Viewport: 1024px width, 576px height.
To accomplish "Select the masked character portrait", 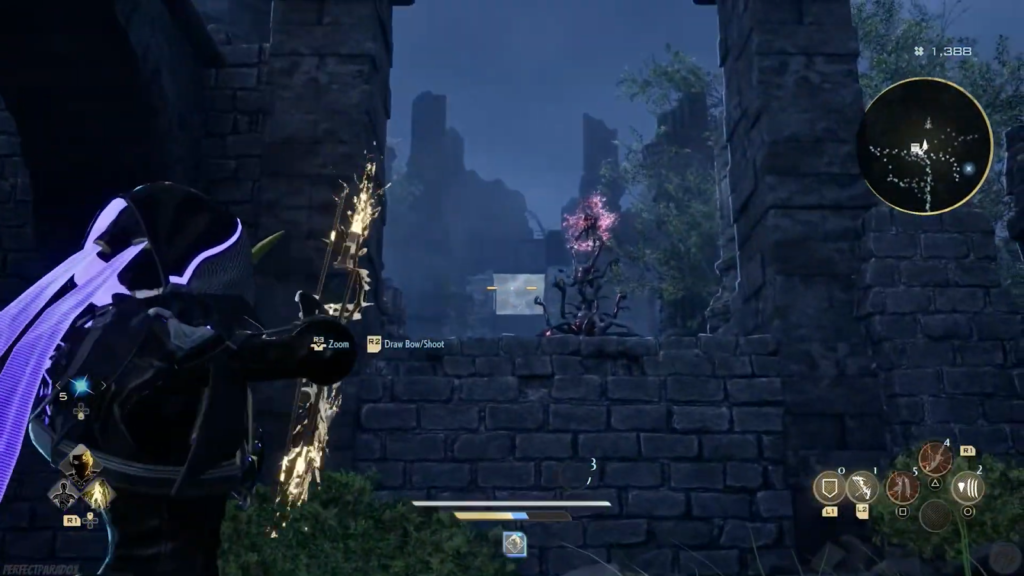I will 80,464.
